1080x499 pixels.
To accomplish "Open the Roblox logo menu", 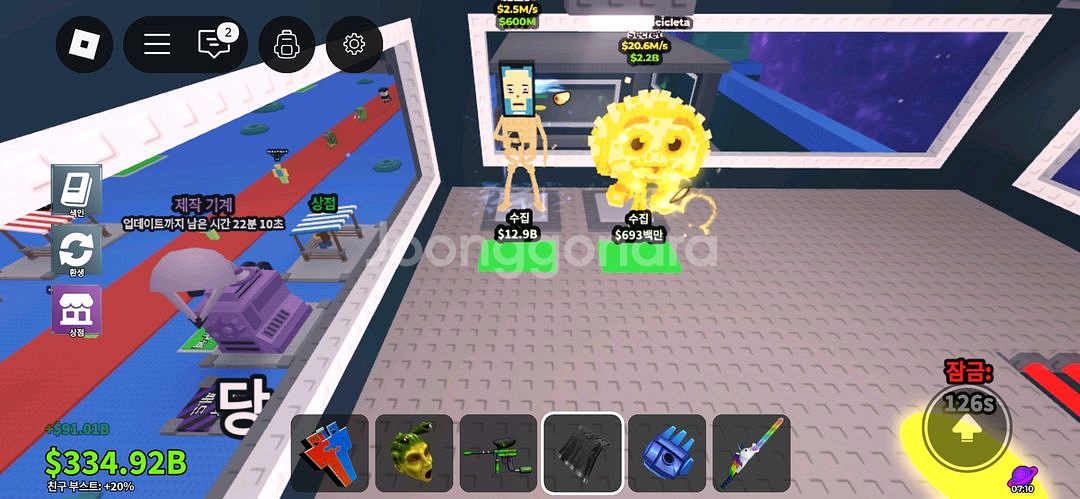I will [x=84, y=44].
